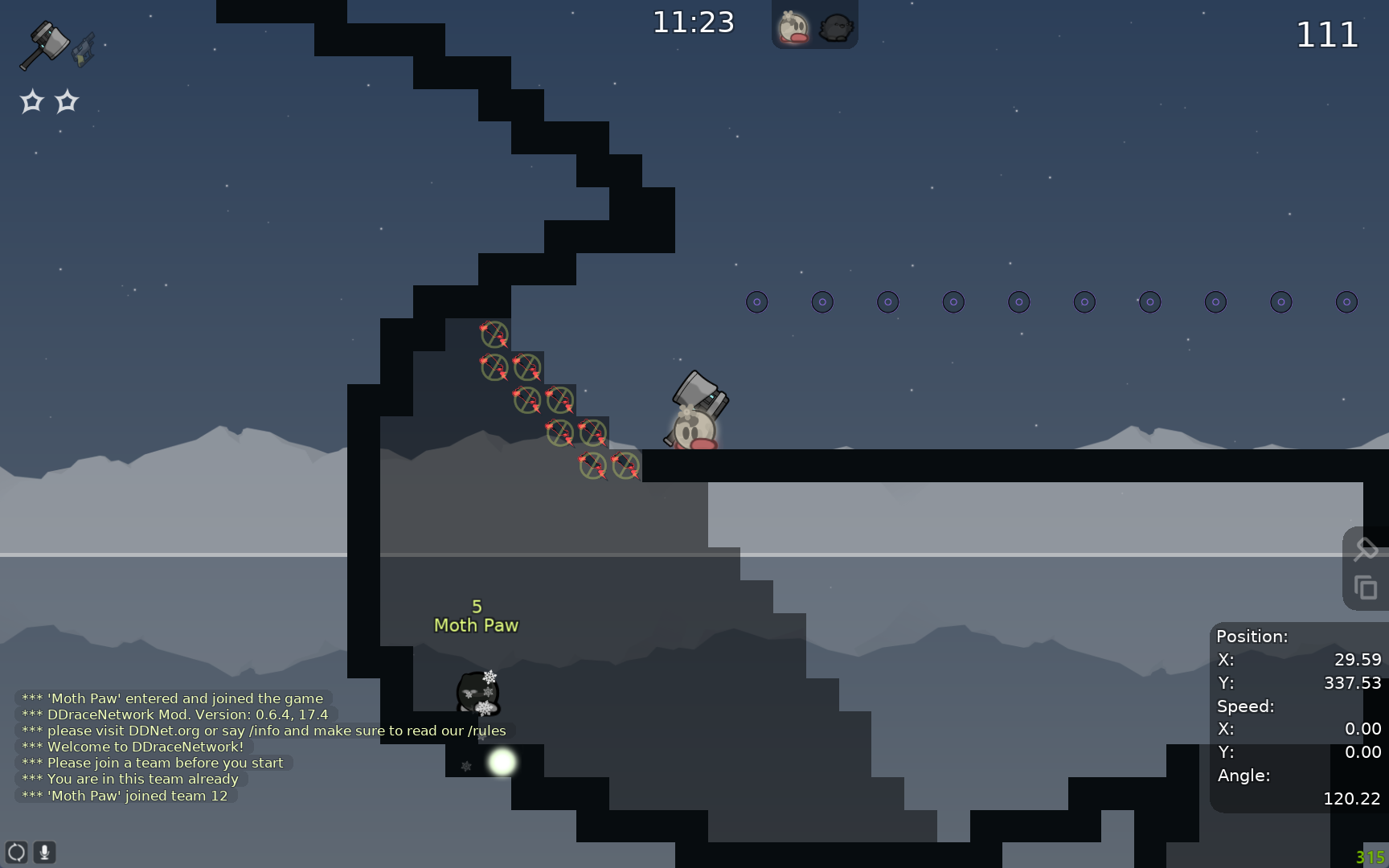Switch to the pistol weapon icon
Image resolution: width=1389 pixels, height=868 pixels.
(x=84, y=50)
